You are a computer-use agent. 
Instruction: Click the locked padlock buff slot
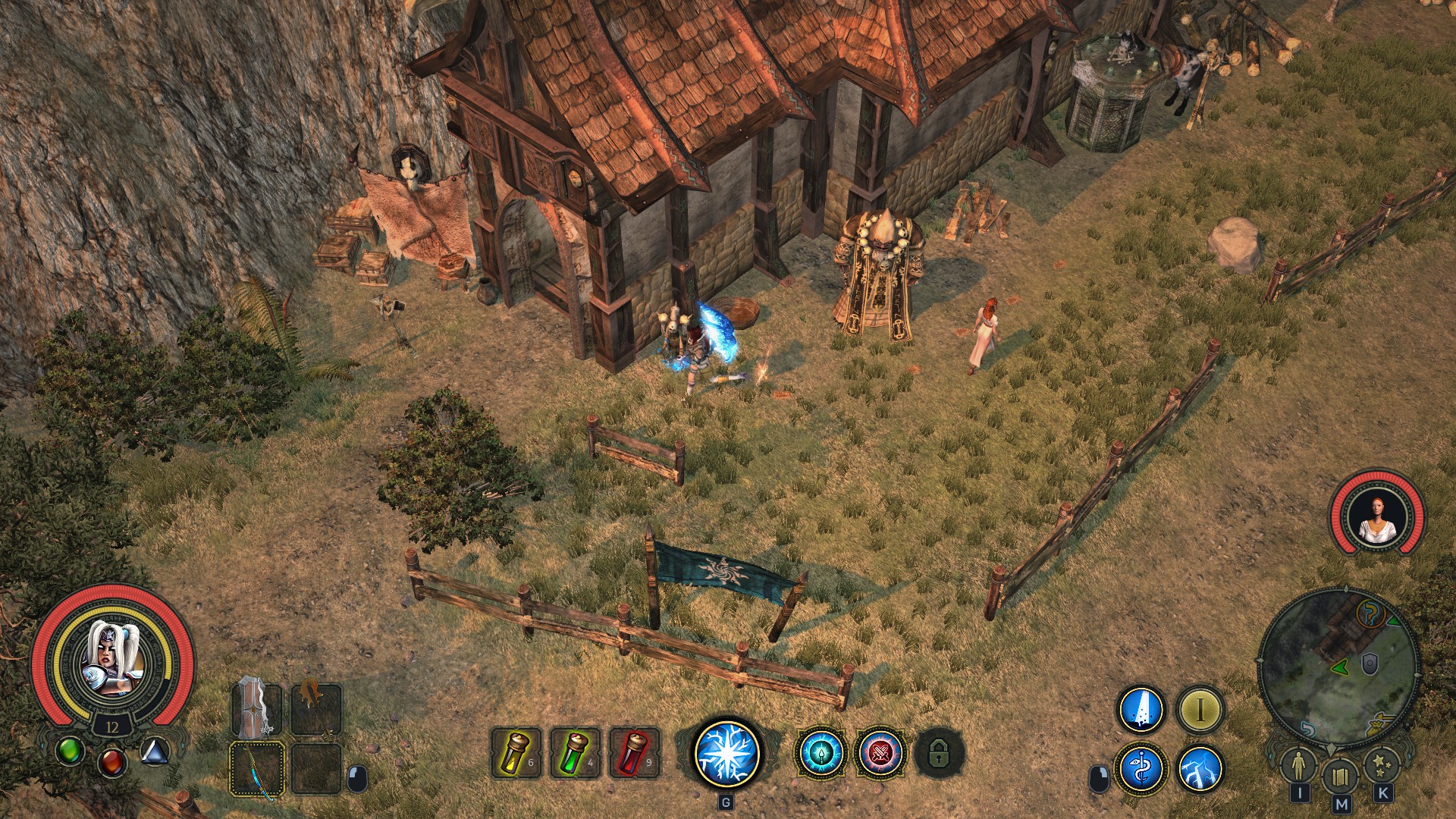click(939, 753)
